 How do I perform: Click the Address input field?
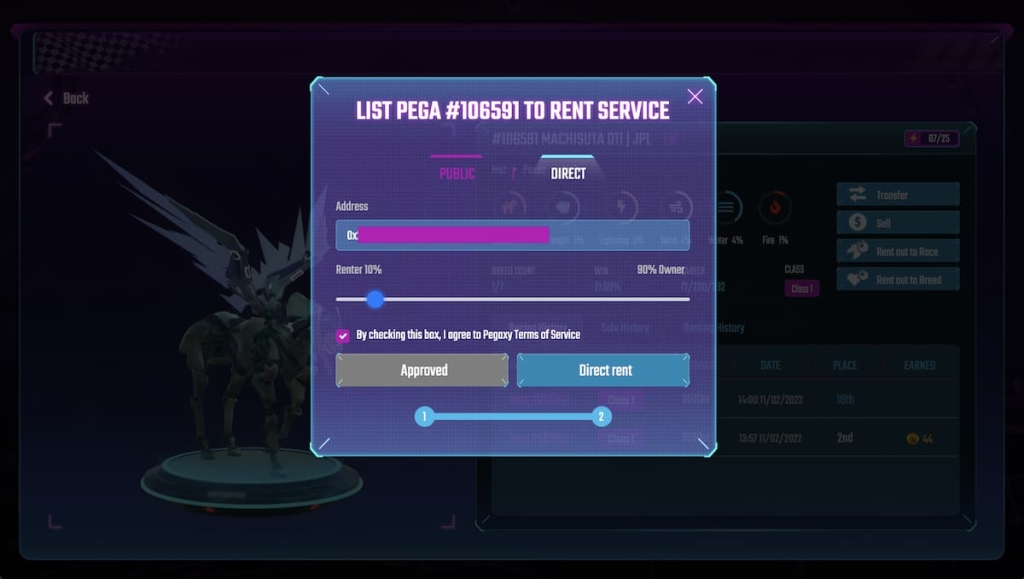click(512, 235)
